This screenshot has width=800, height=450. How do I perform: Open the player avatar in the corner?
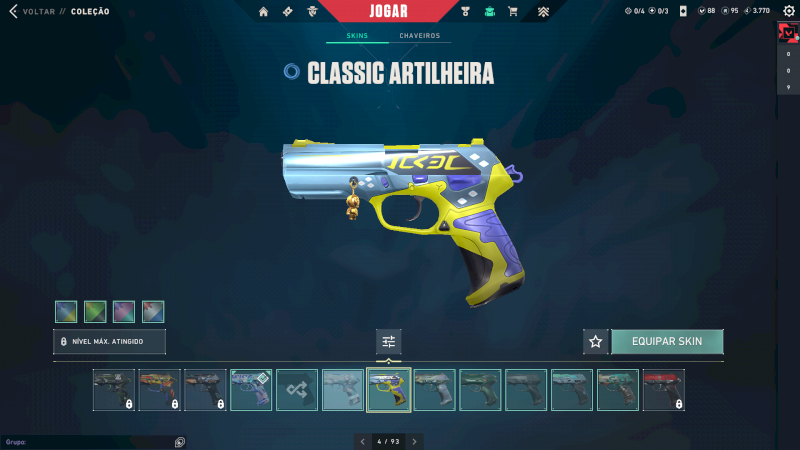787,33
